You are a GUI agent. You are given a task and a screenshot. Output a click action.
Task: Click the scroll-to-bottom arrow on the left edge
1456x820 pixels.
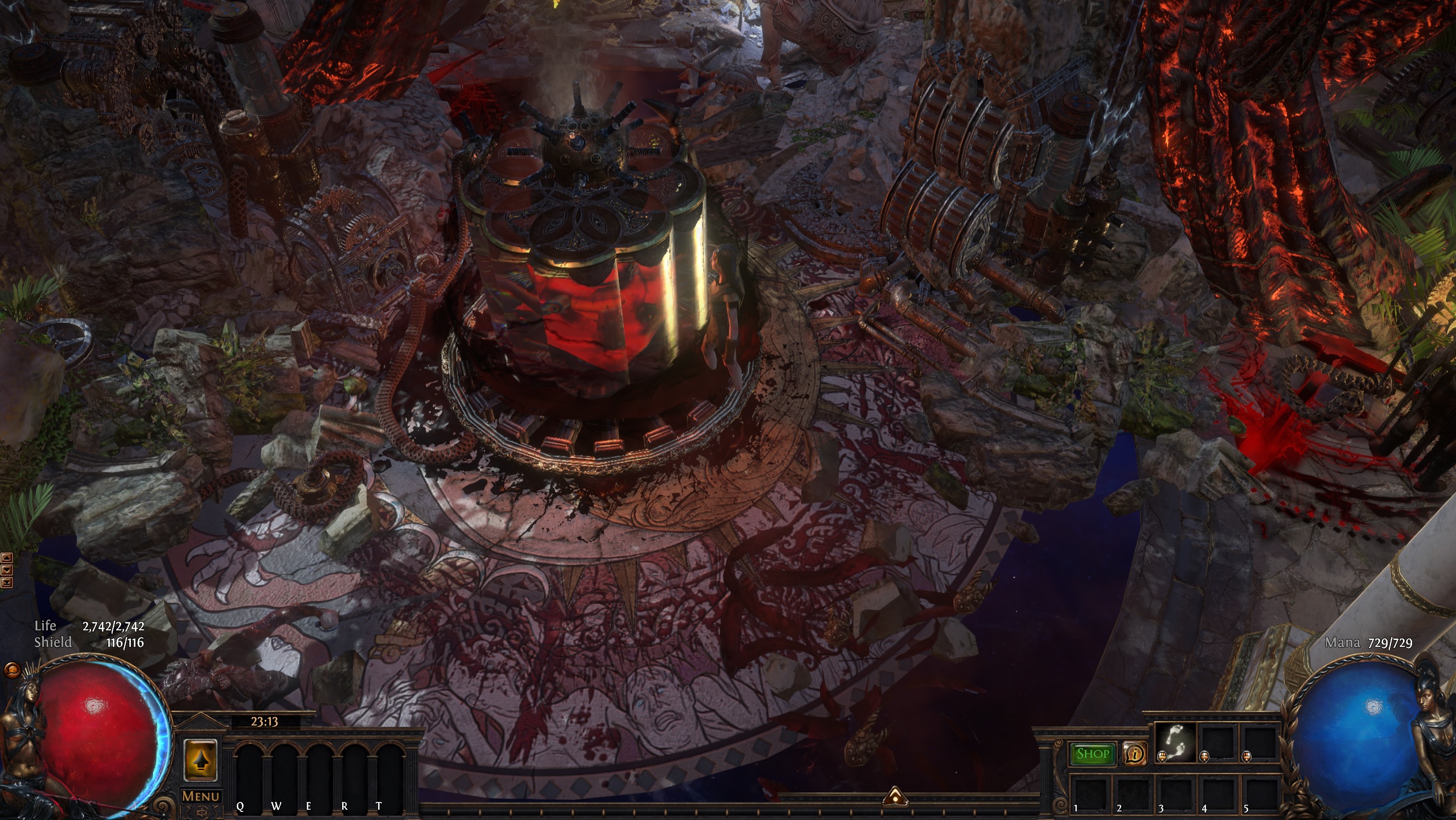coord(6,582)
